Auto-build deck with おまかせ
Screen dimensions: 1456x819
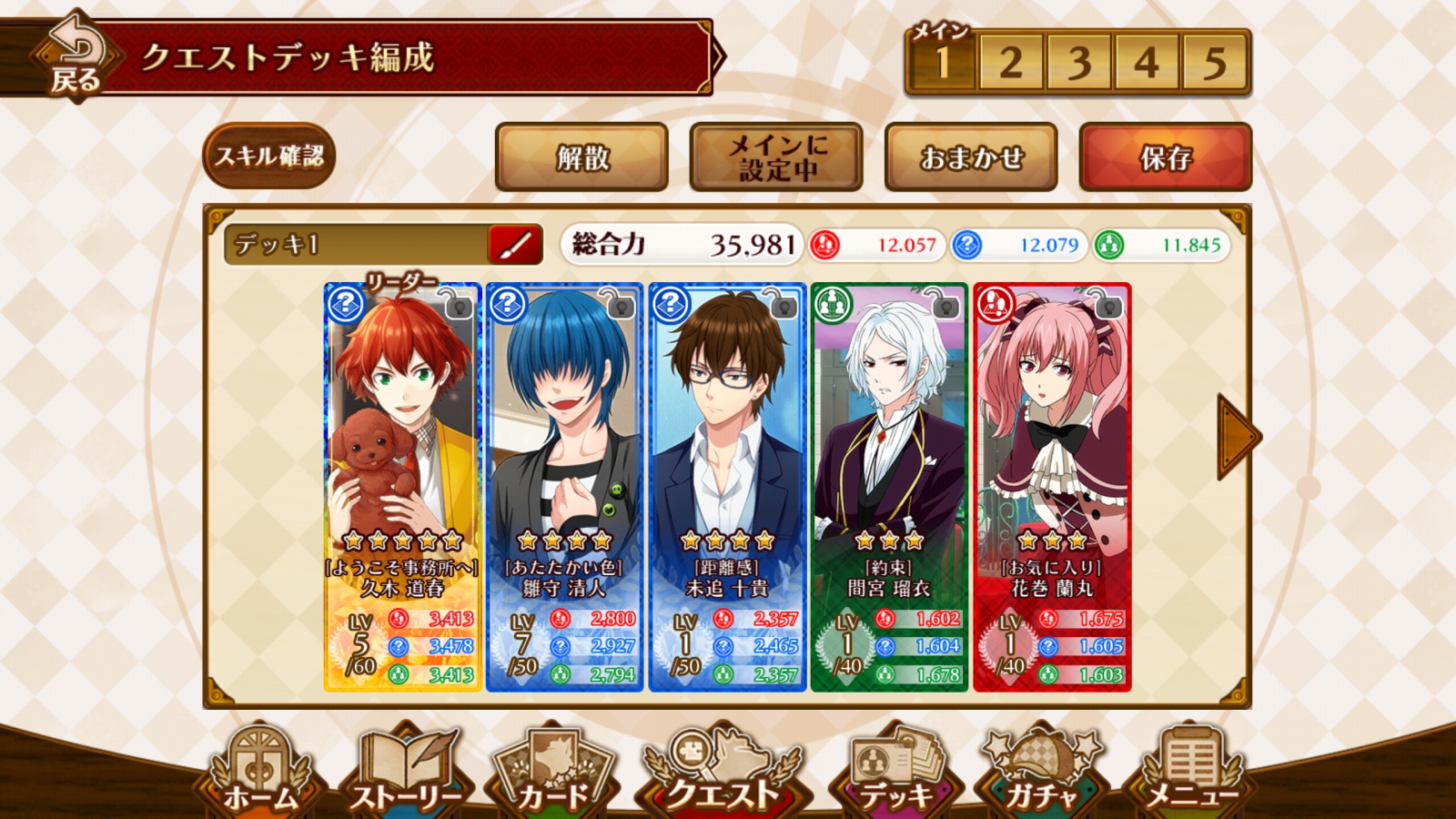(x=971, y=157)
